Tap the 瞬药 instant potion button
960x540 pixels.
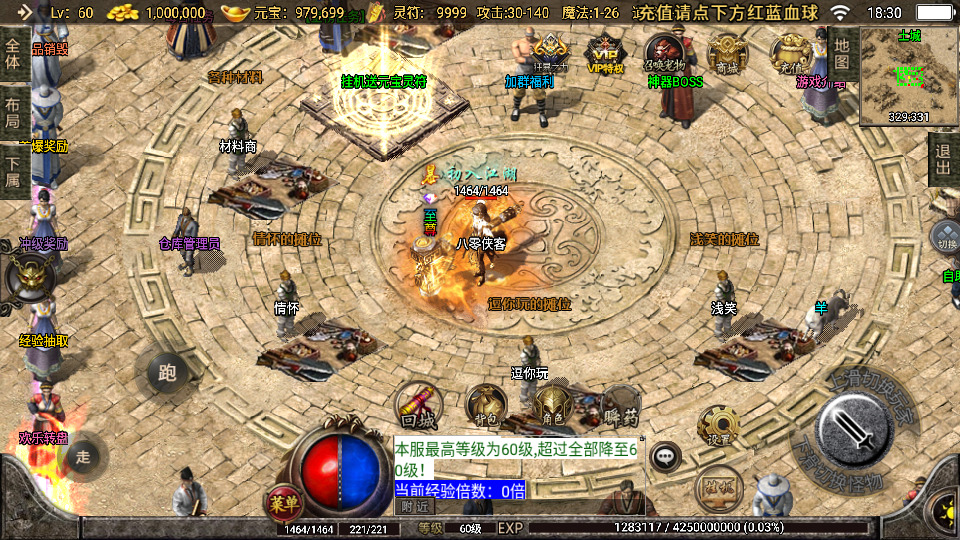pos(620,406)
